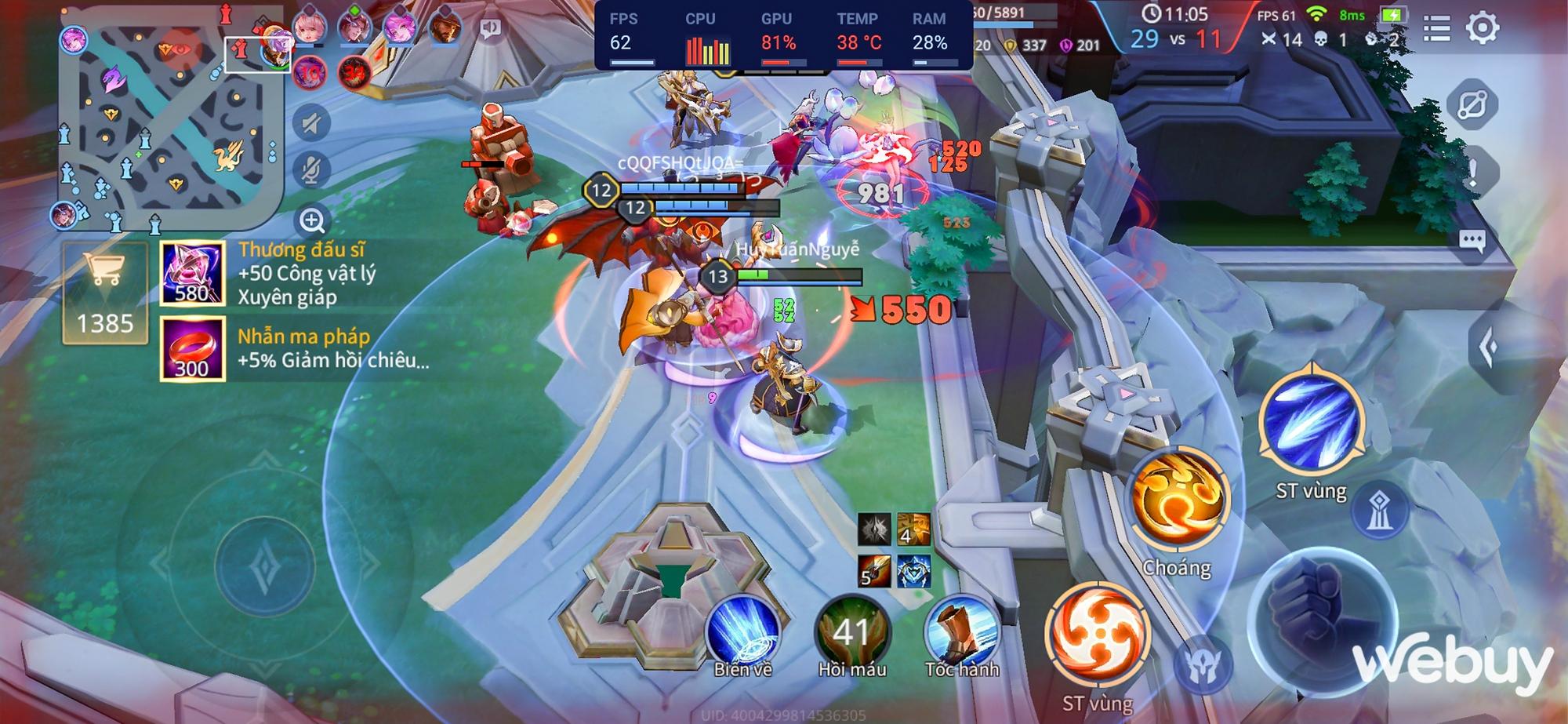The image size is (1568, 724).
Task: Tap the fist basic attack button
Action: [x=1322, y=612]
